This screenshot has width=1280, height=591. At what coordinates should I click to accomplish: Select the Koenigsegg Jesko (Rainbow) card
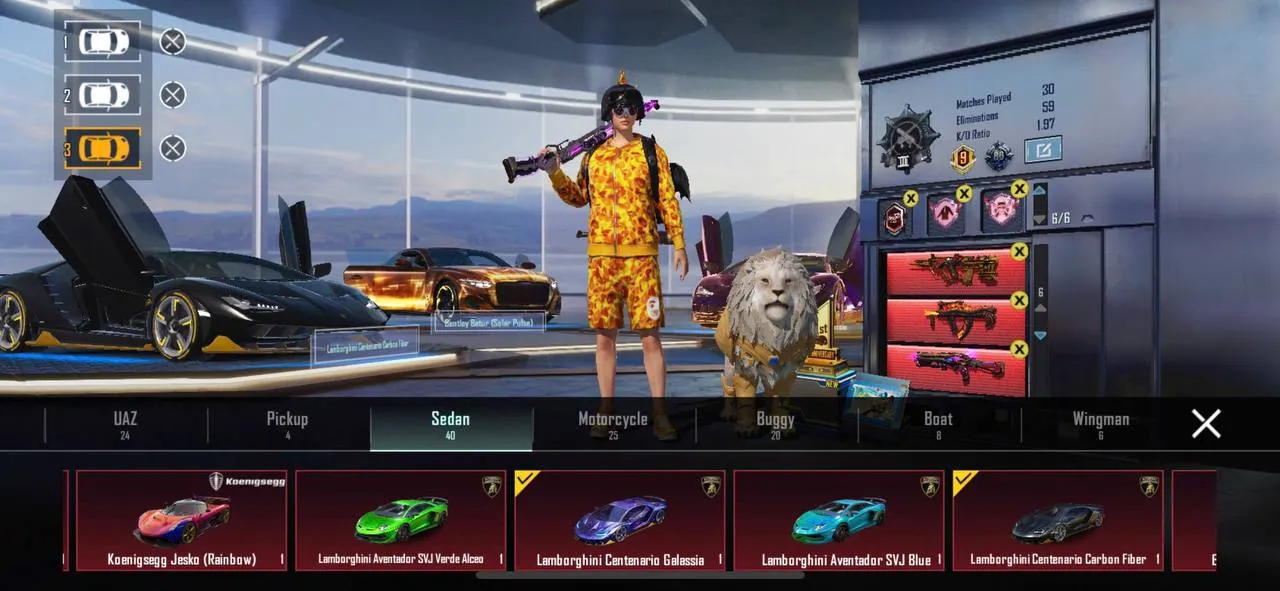click(x=181, y=520)
